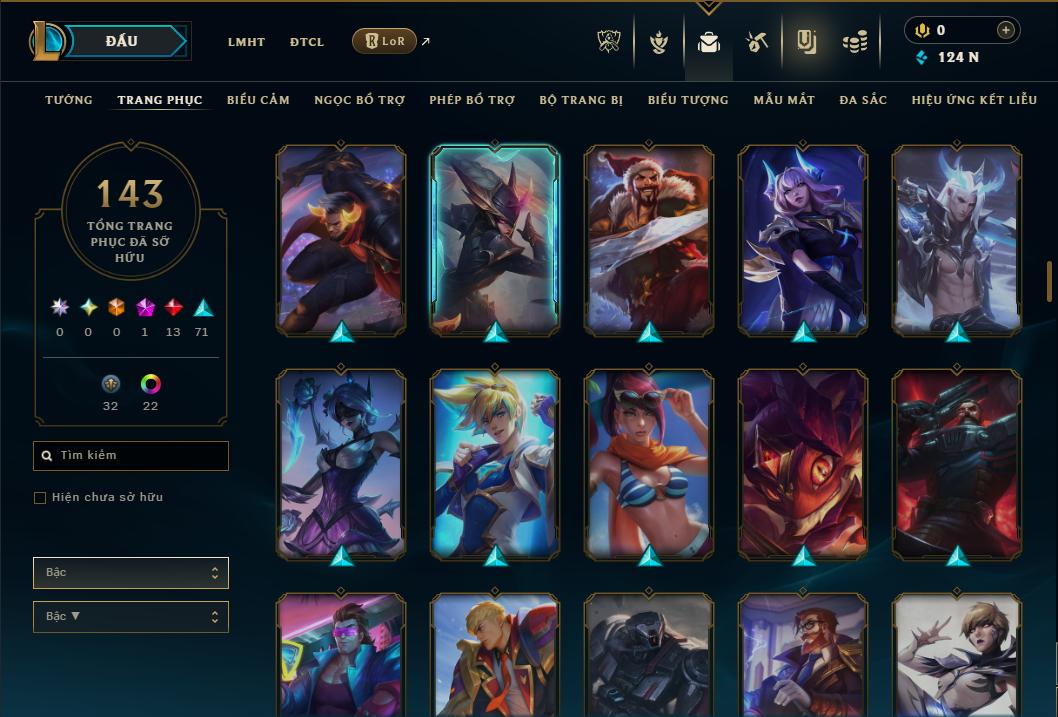
Task: Open the hammer crafting icon
Action: [757, 42]
